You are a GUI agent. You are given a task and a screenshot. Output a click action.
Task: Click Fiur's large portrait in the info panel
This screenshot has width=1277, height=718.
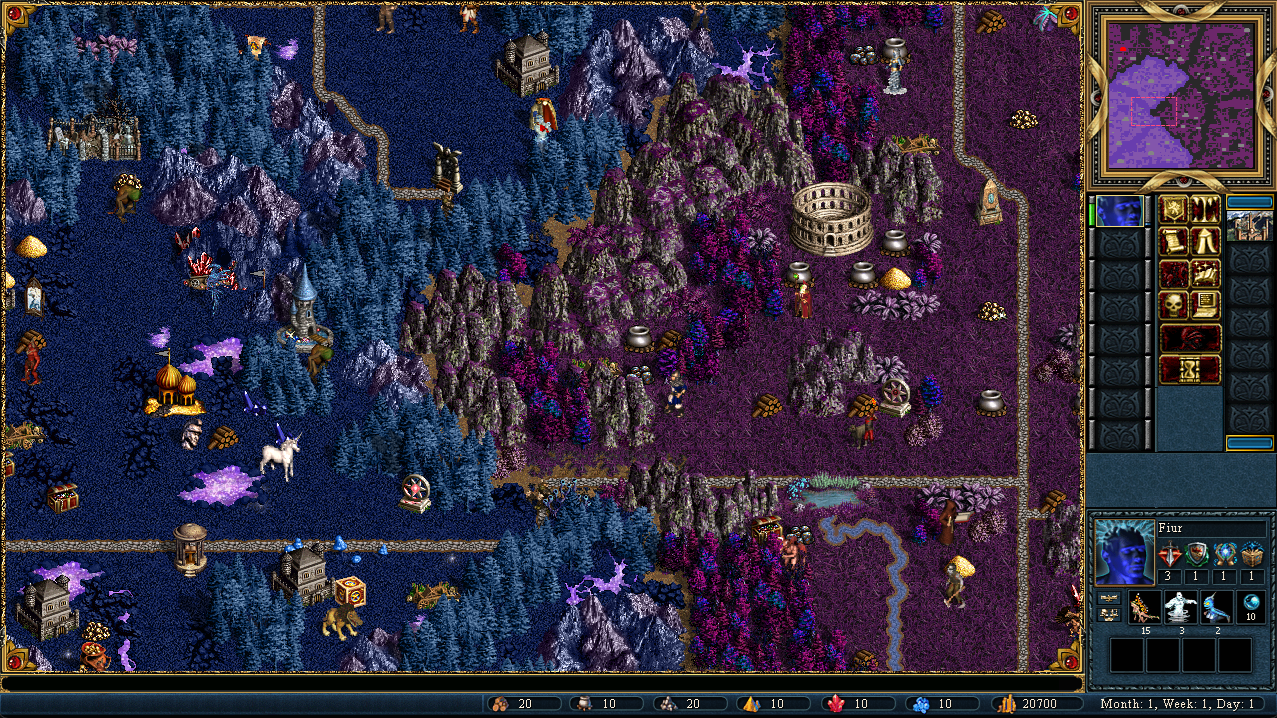point(1123,552)
